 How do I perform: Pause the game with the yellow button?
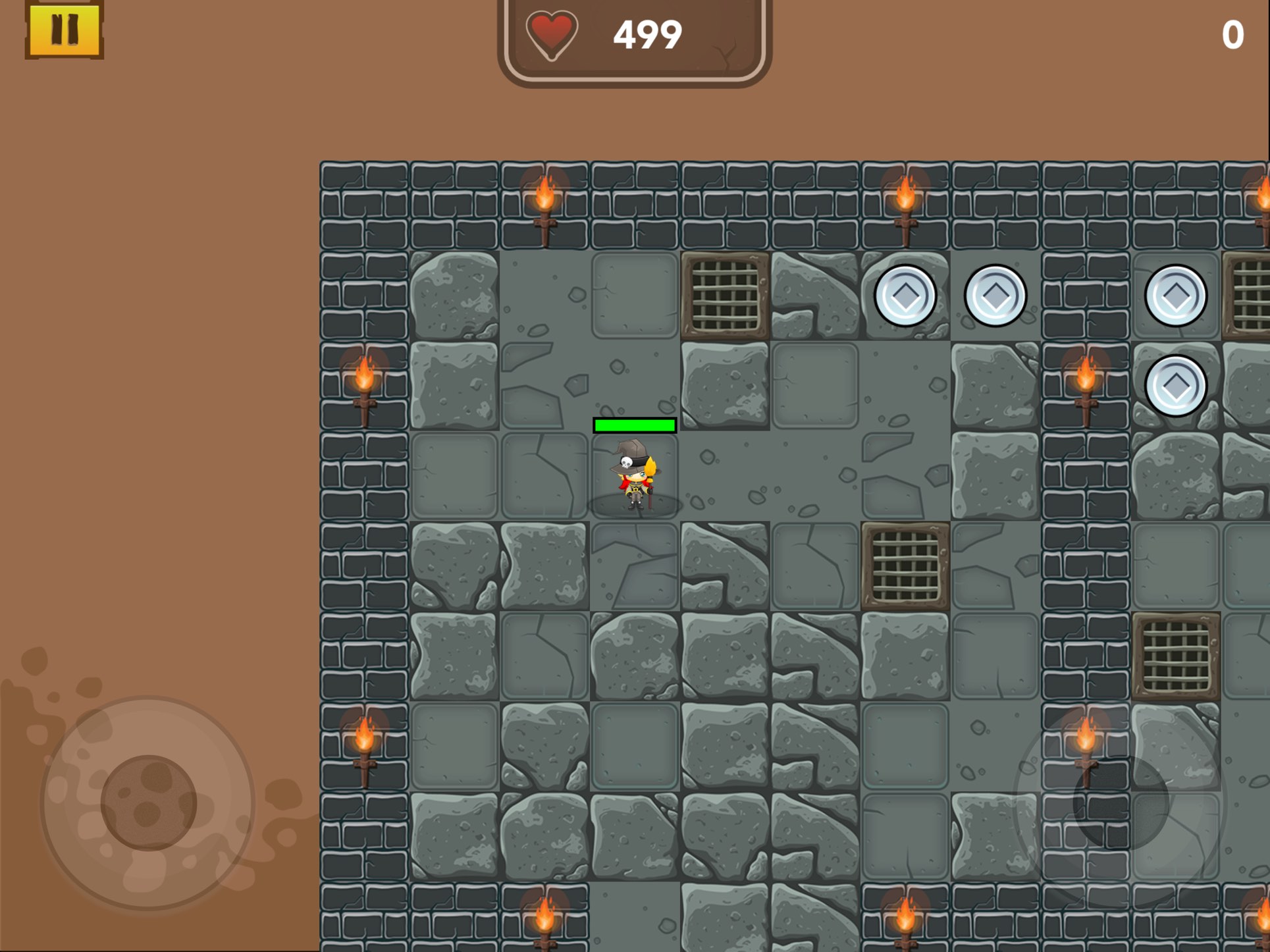65,30
